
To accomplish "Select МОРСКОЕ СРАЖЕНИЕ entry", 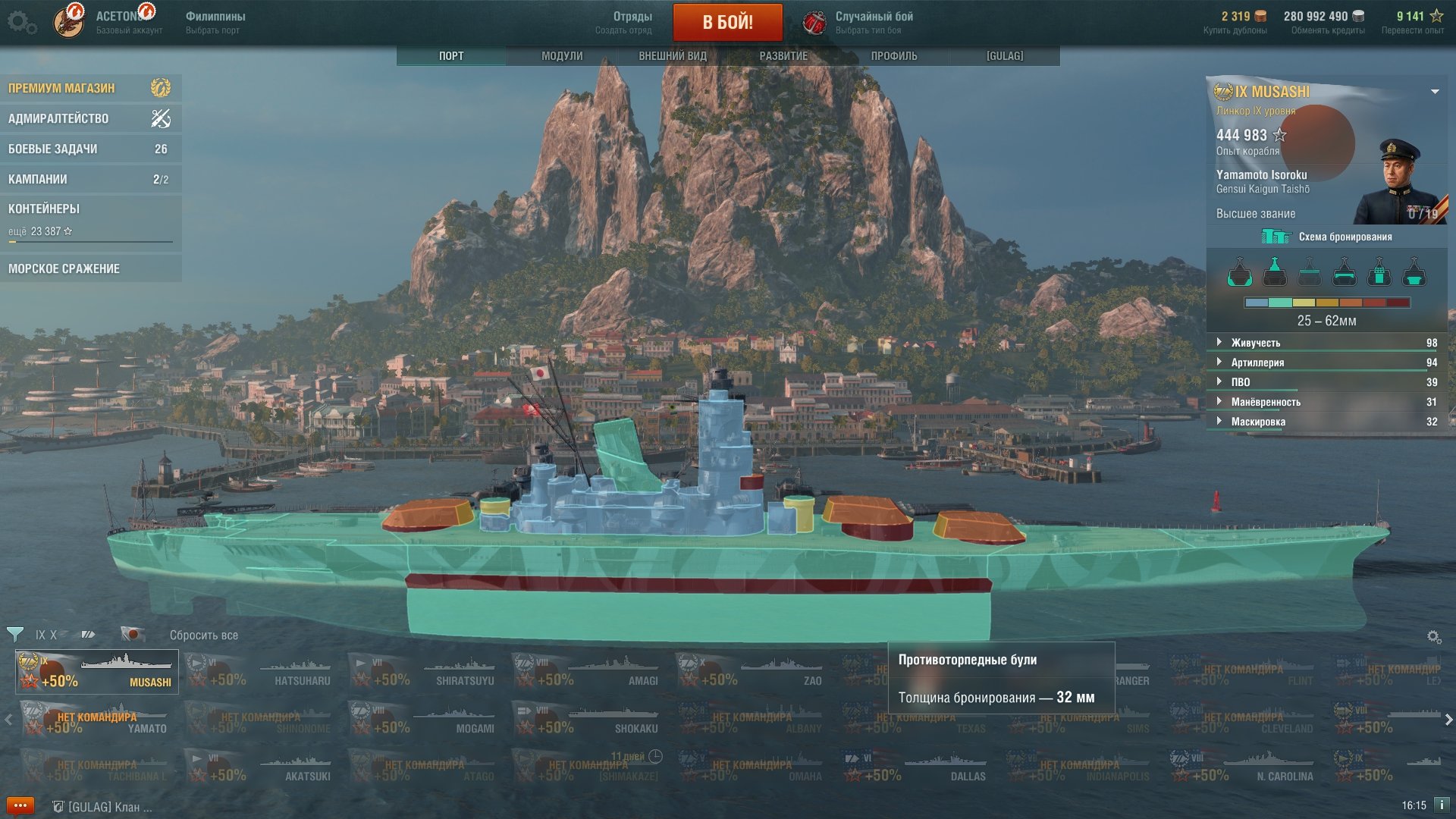I will point(89,268).
